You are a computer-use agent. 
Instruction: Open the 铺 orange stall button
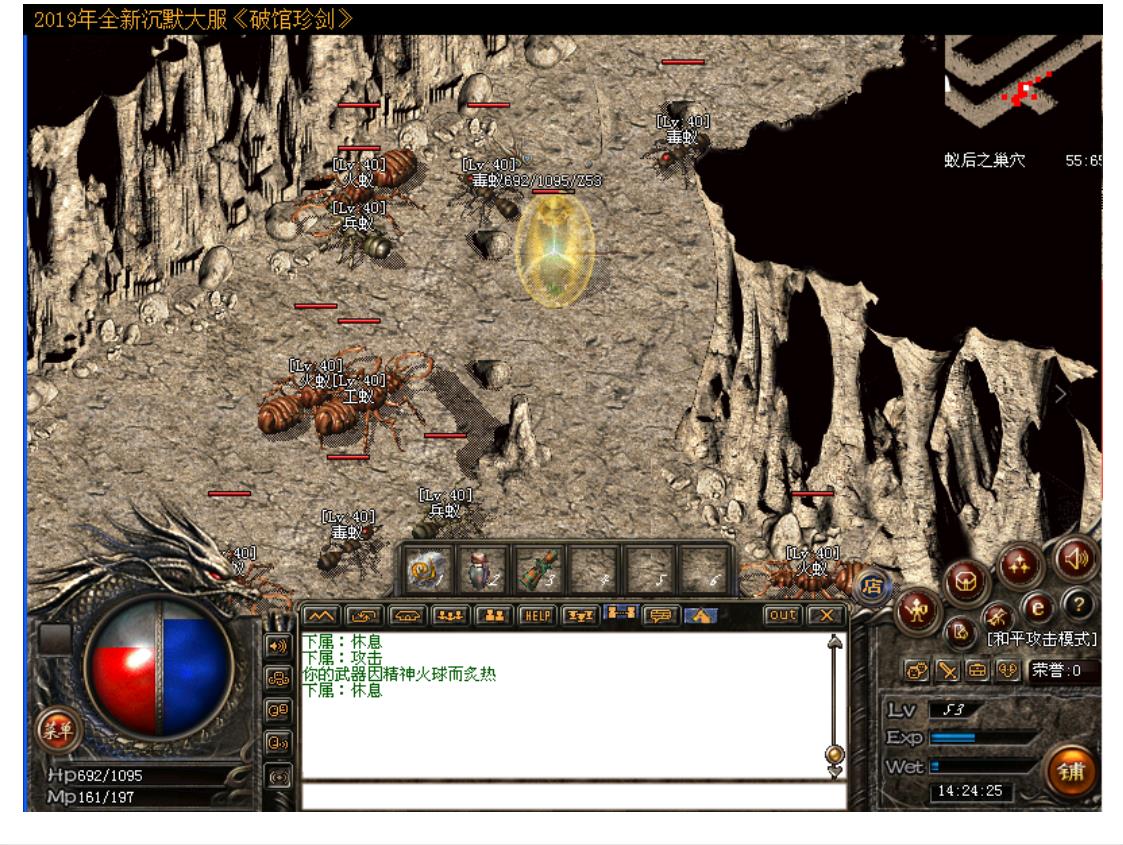(1073, 773)
